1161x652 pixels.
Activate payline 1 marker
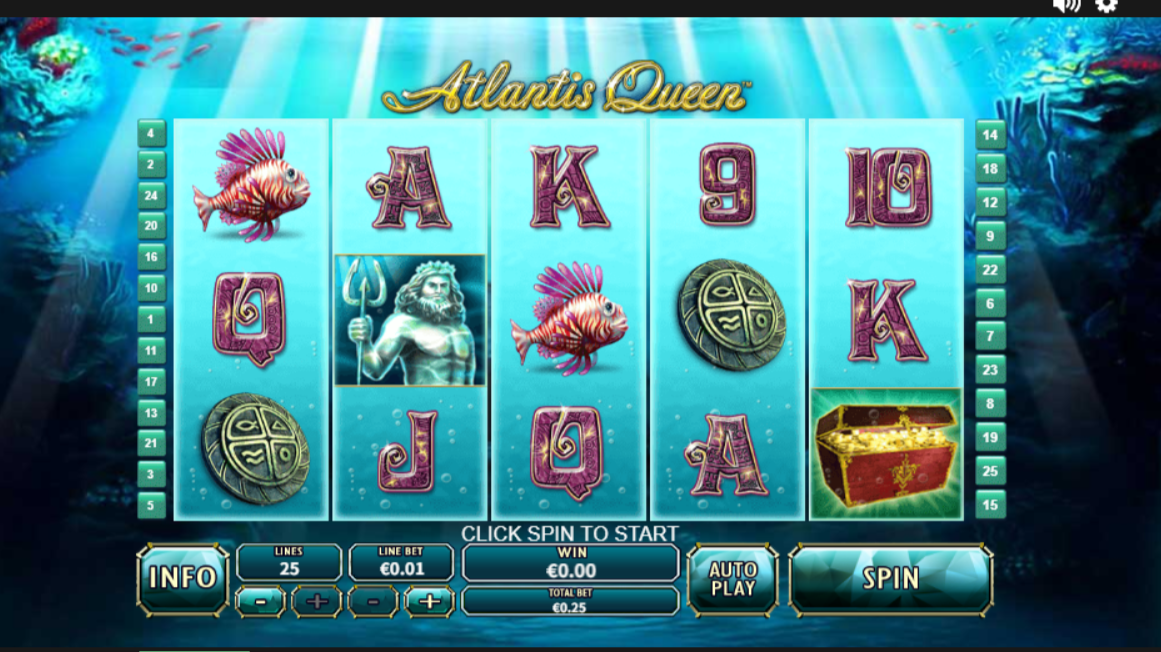pyautogui.click(x=151, y=320)
